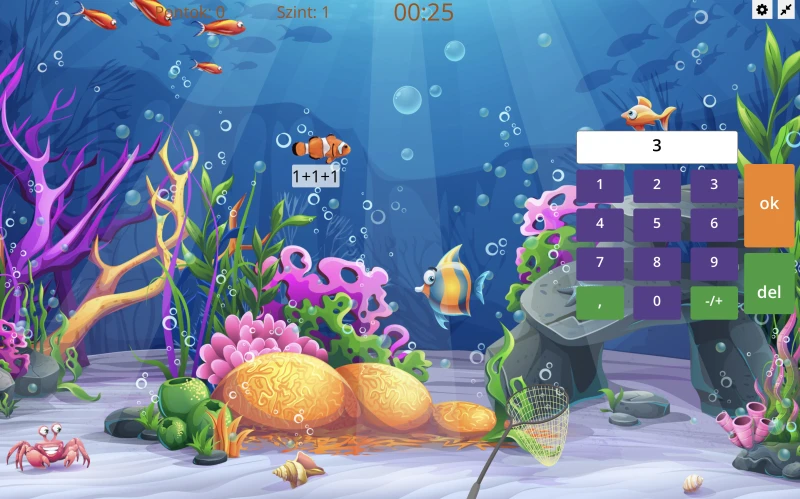Tap the number 9 keypad button
The image size is (800, 499).
click(x=714, y=263)
